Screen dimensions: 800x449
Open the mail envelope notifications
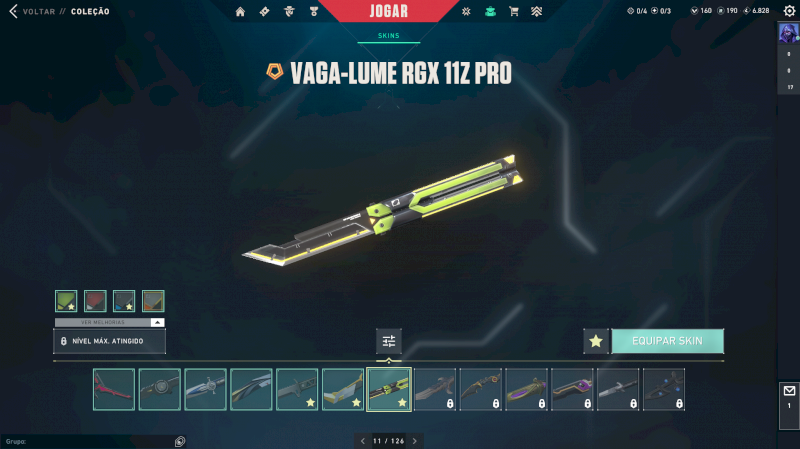tap(788, 391)
